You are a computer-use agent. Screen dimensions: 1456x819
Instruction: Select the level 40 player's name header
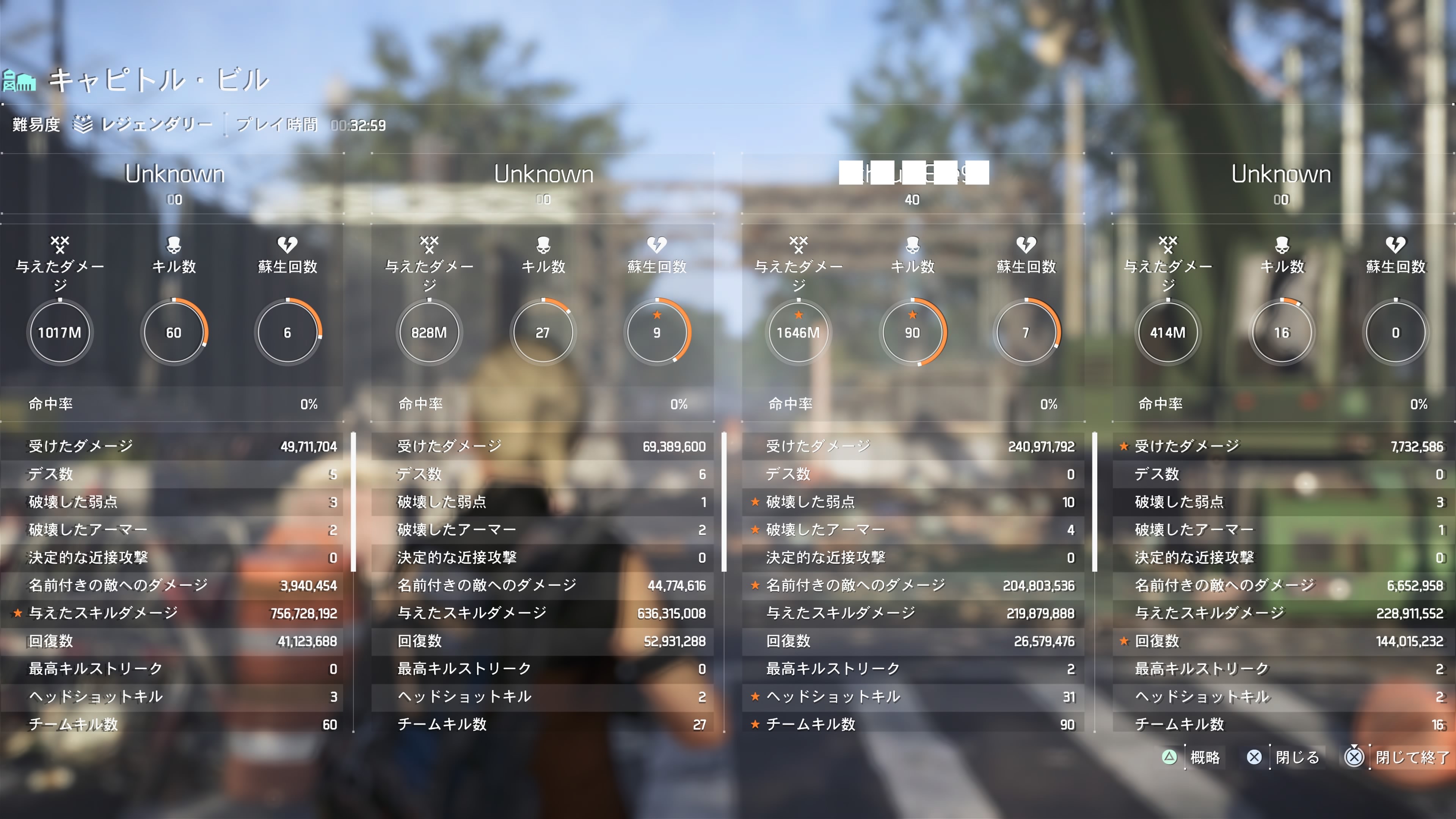913,174
